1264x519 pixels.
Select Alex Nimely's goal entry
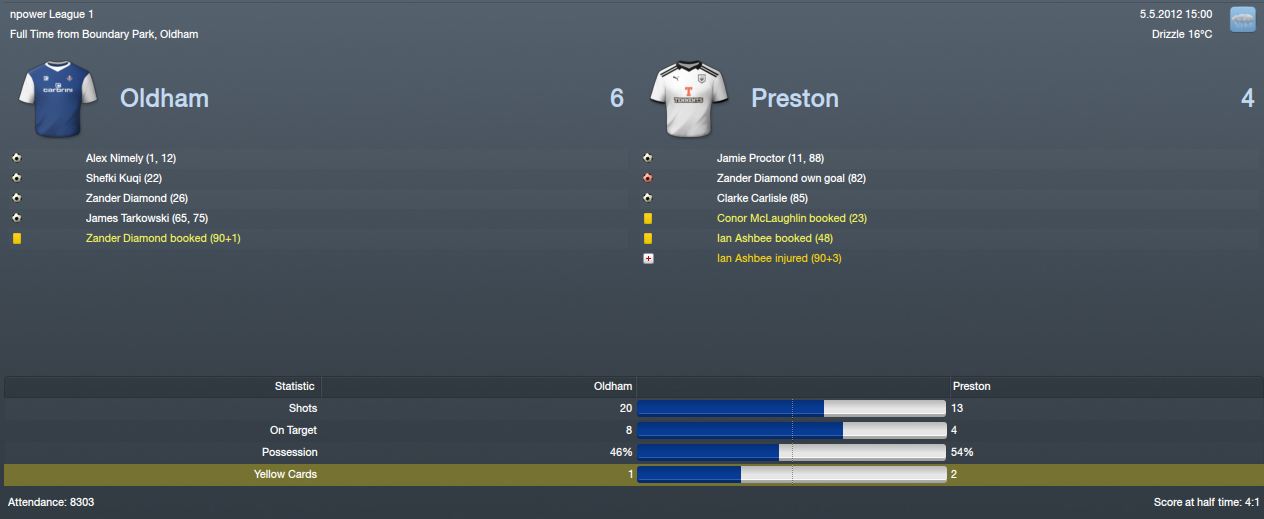tap(131, 158)
